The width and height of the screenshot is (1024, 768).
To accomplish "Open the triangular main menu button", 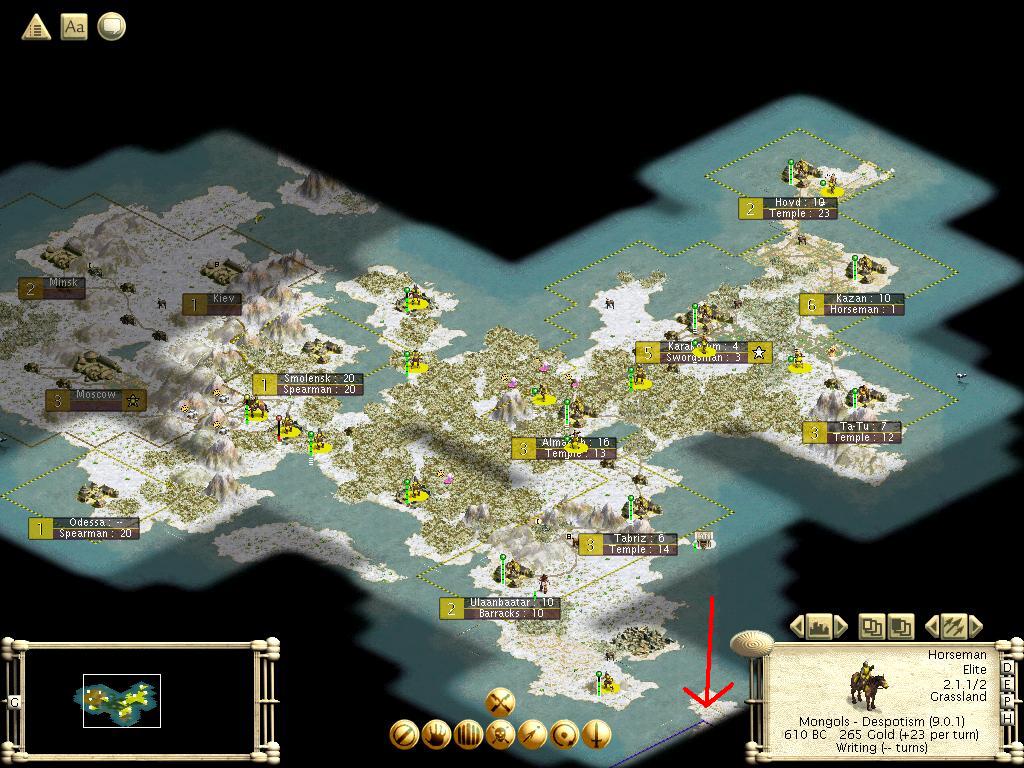I will click(37, 27).
